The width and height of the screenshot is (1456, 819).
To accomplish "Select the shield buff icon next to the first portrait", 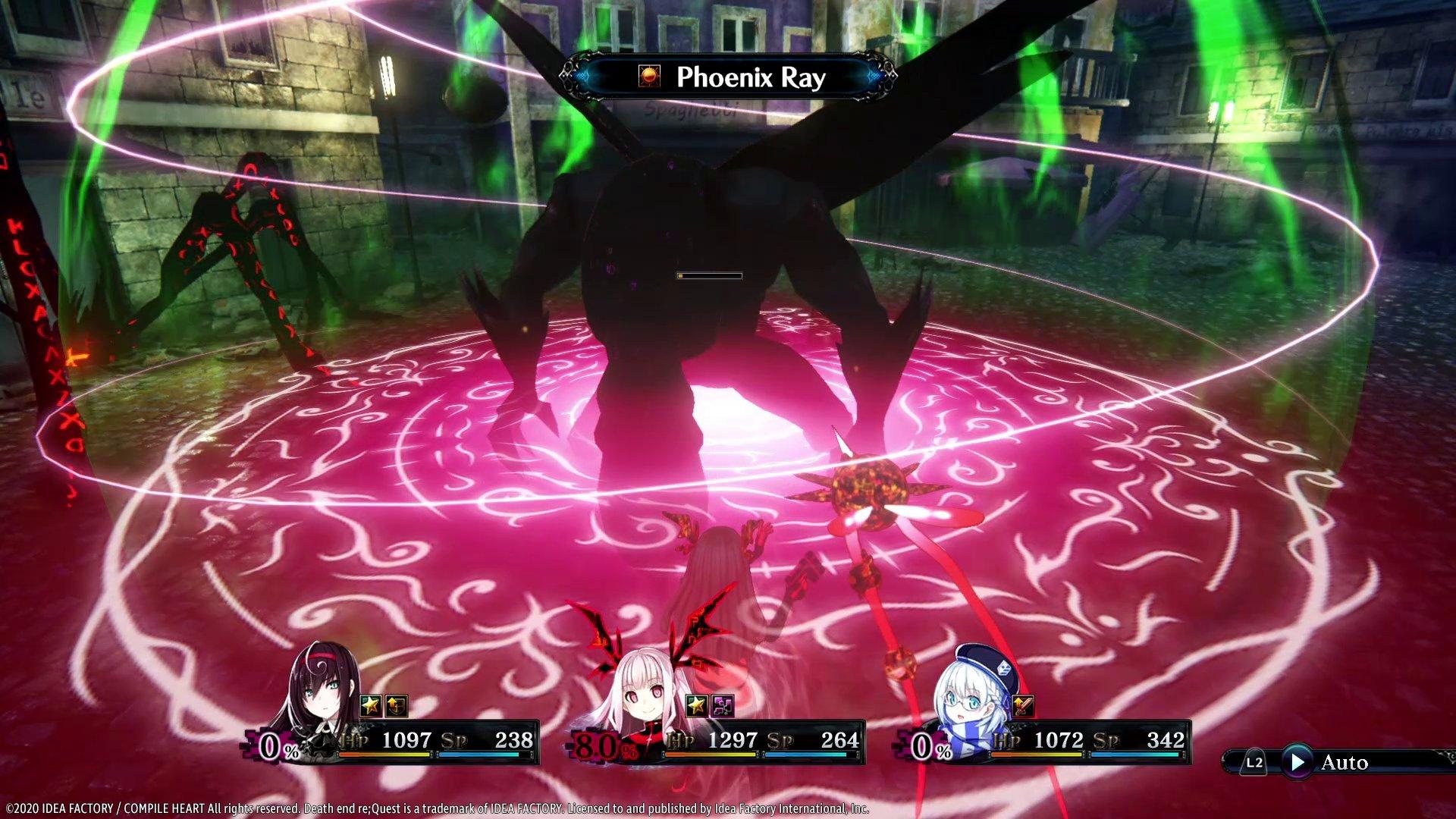I will (397, 705).
